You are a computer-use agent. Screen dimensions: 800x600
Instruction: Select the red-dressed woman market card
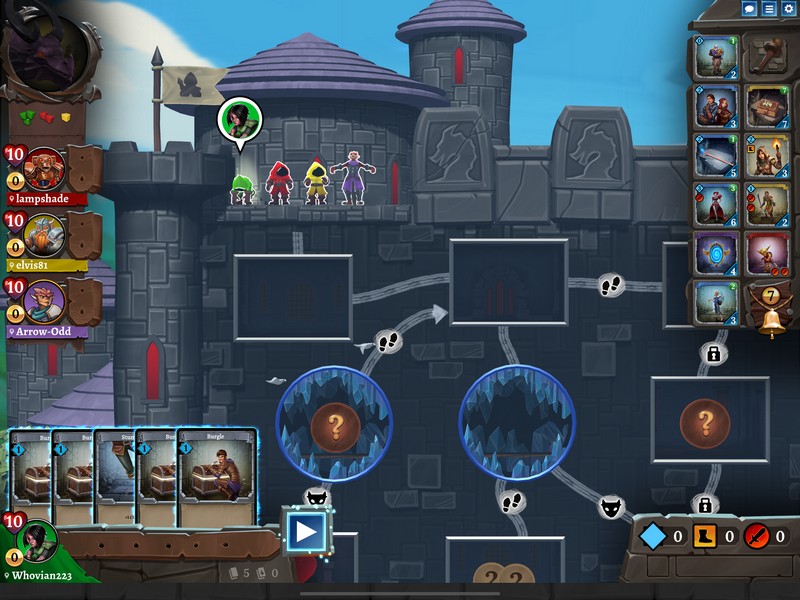[717, 204]
